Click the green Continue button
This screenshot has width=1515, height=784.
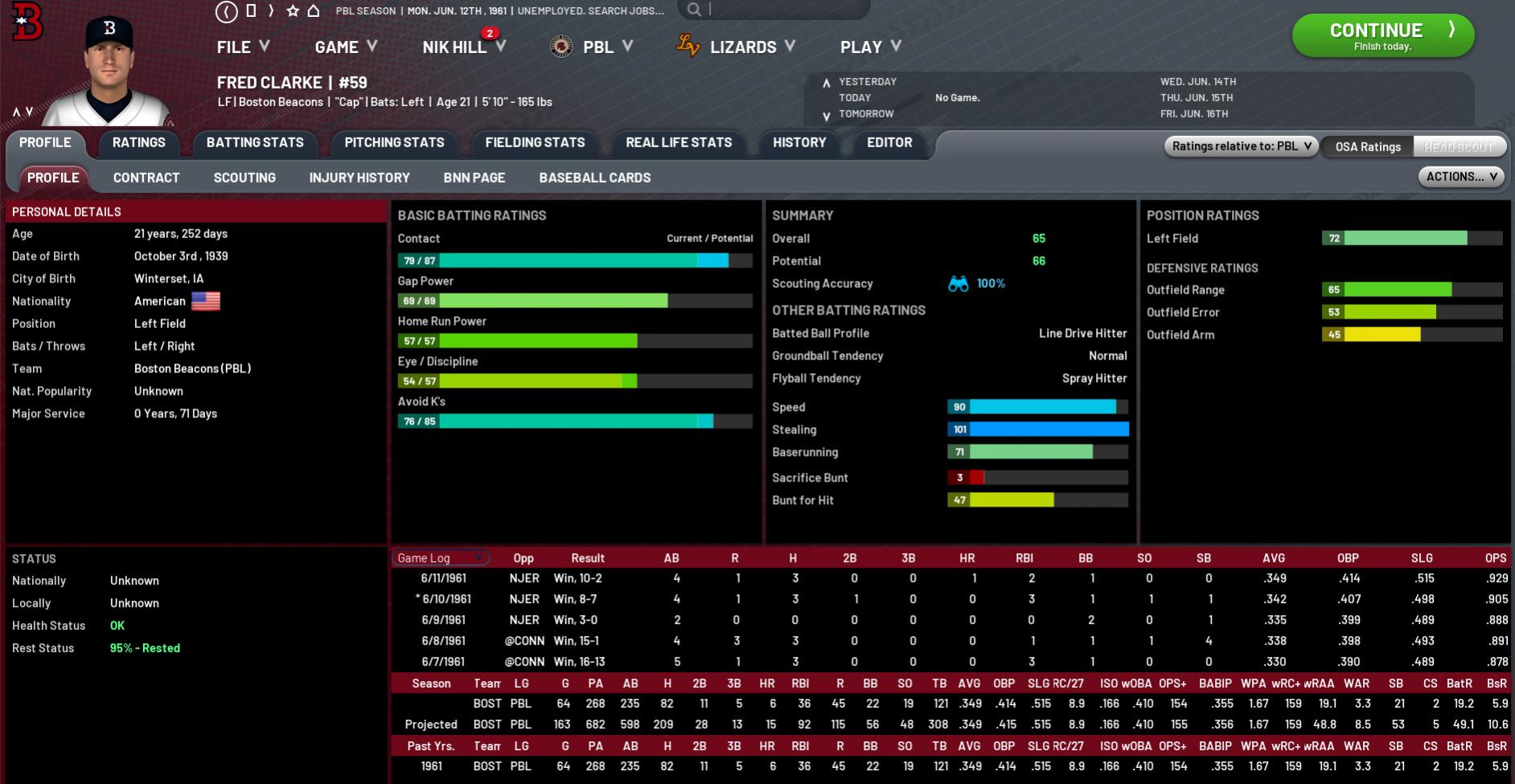point(1382,35)
